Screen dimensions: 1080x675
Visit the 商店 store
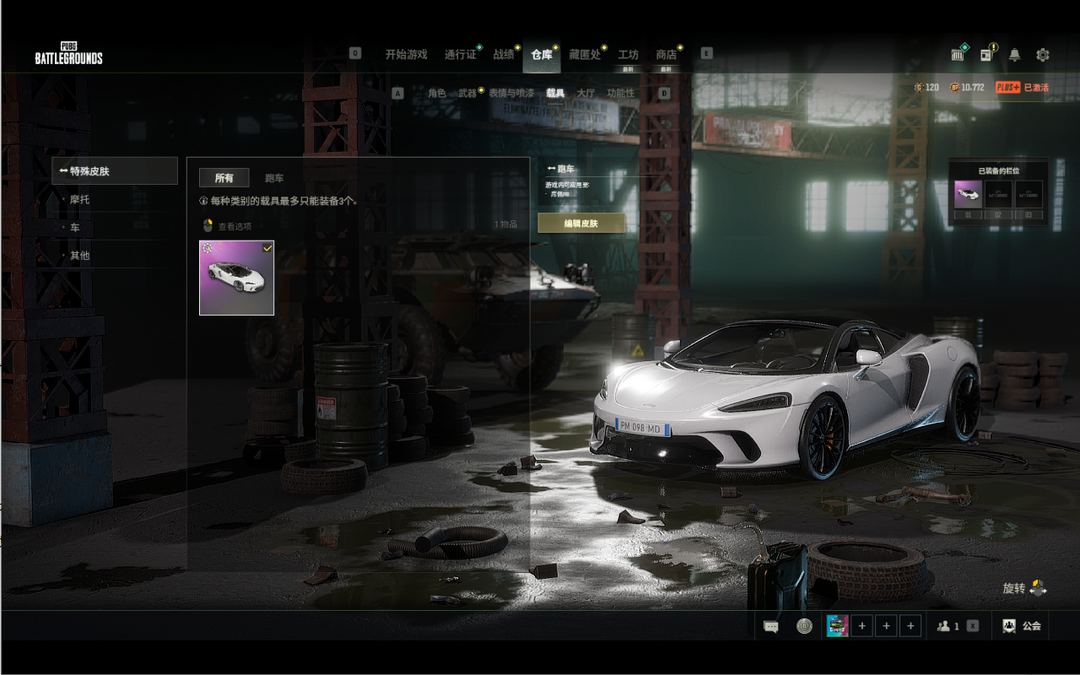(666, 54)
